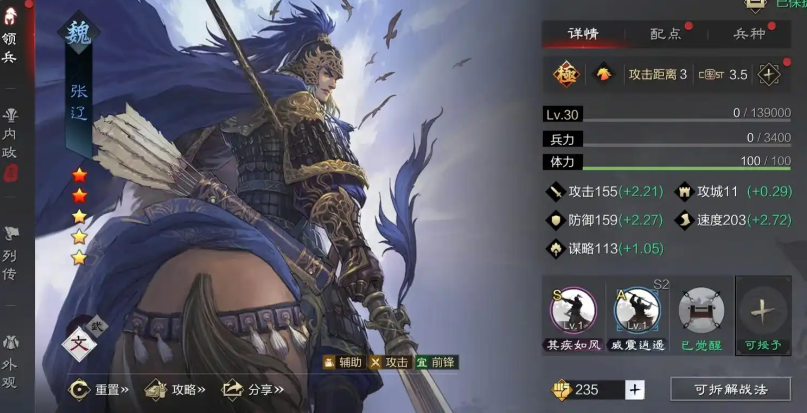Select the 威震逍遥 A-rank skill
The width and height of the screenshot is (807, 413).
(636, 312)
